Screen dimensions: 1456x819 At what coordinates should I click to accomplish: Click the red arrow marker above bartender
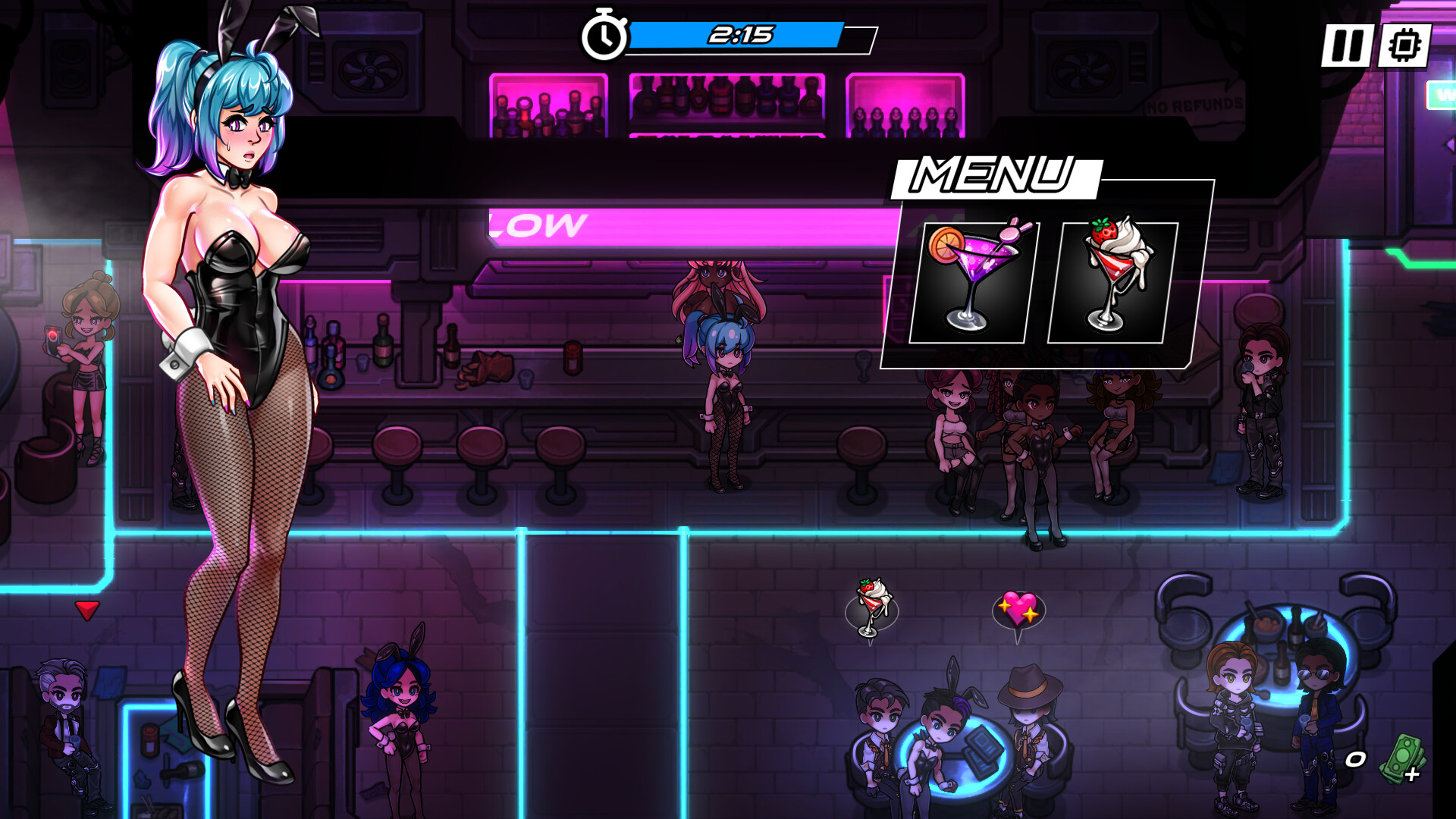[x=86, y=608]
